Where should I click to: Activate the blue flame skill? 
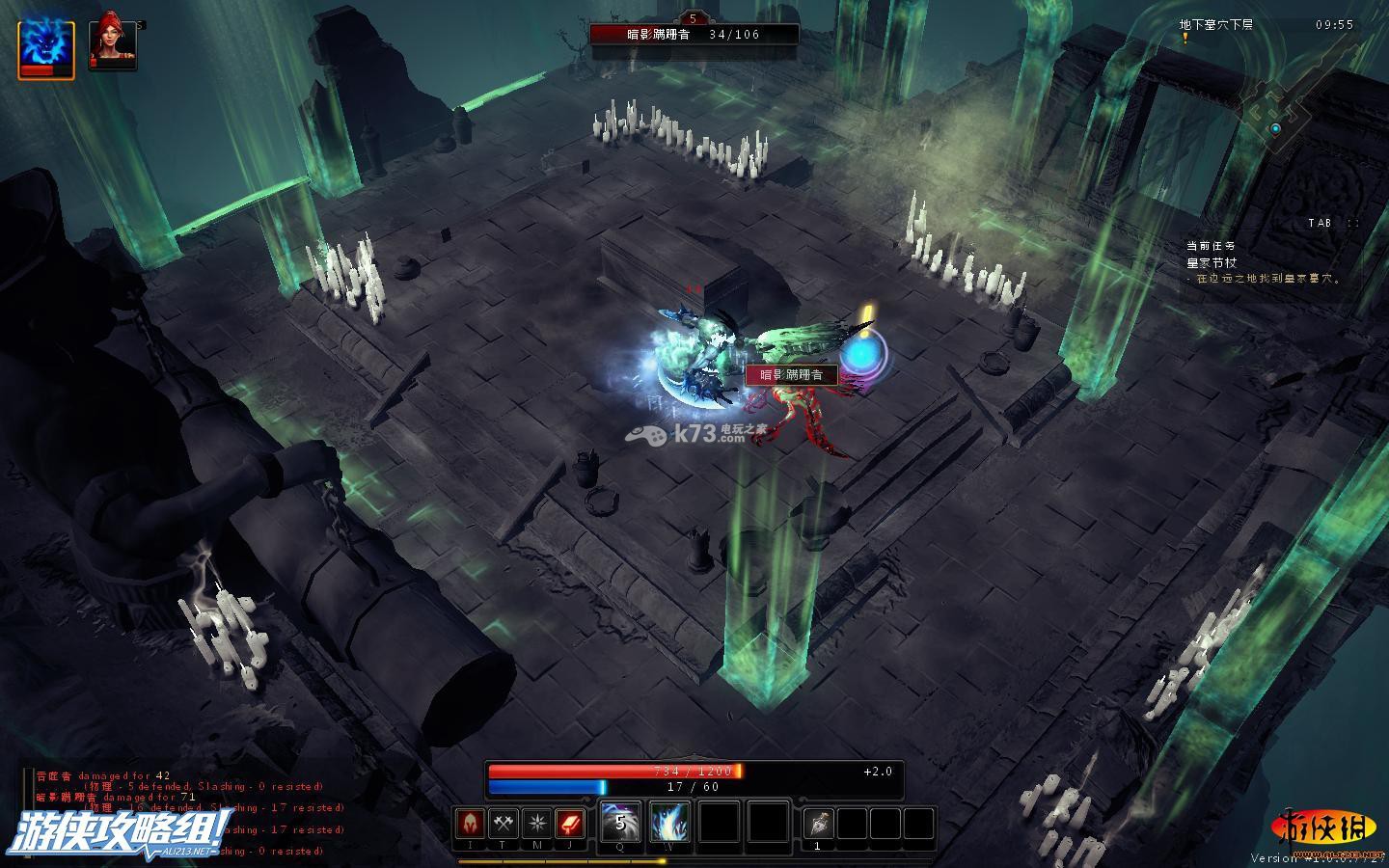[x=669, y=824]
